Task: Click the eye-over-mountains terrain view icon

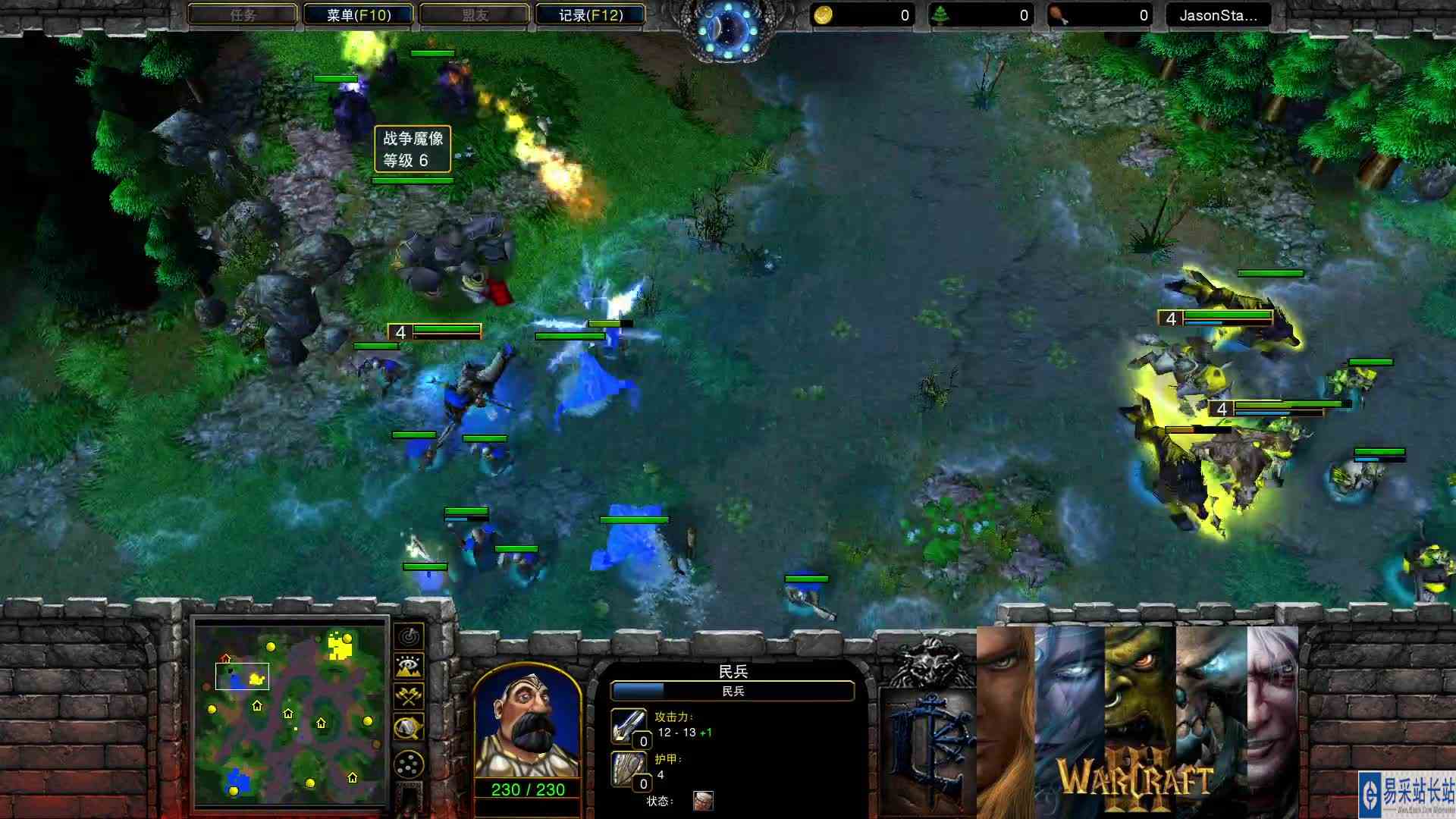Action: pyautogui.click(x=409, y=665)
